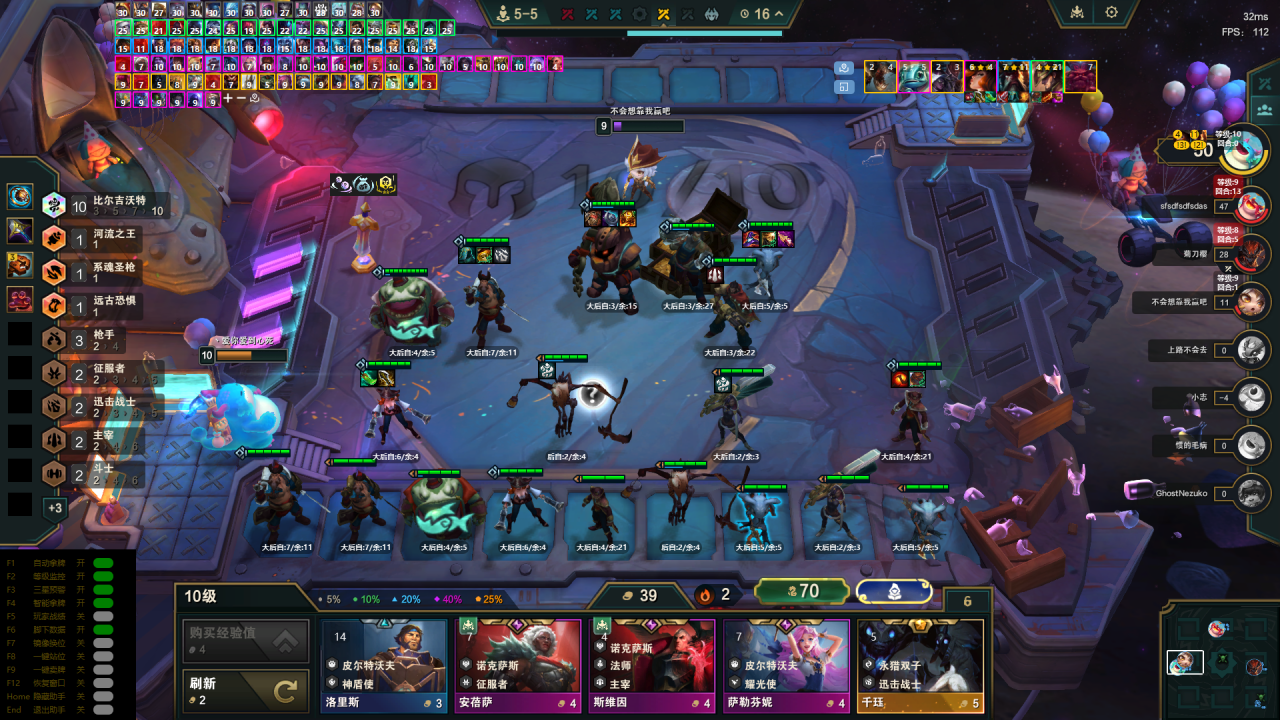Toggle the F5 玩家战绩 assistant switch
The image size is (1280, 720).
tap(103, 615)
